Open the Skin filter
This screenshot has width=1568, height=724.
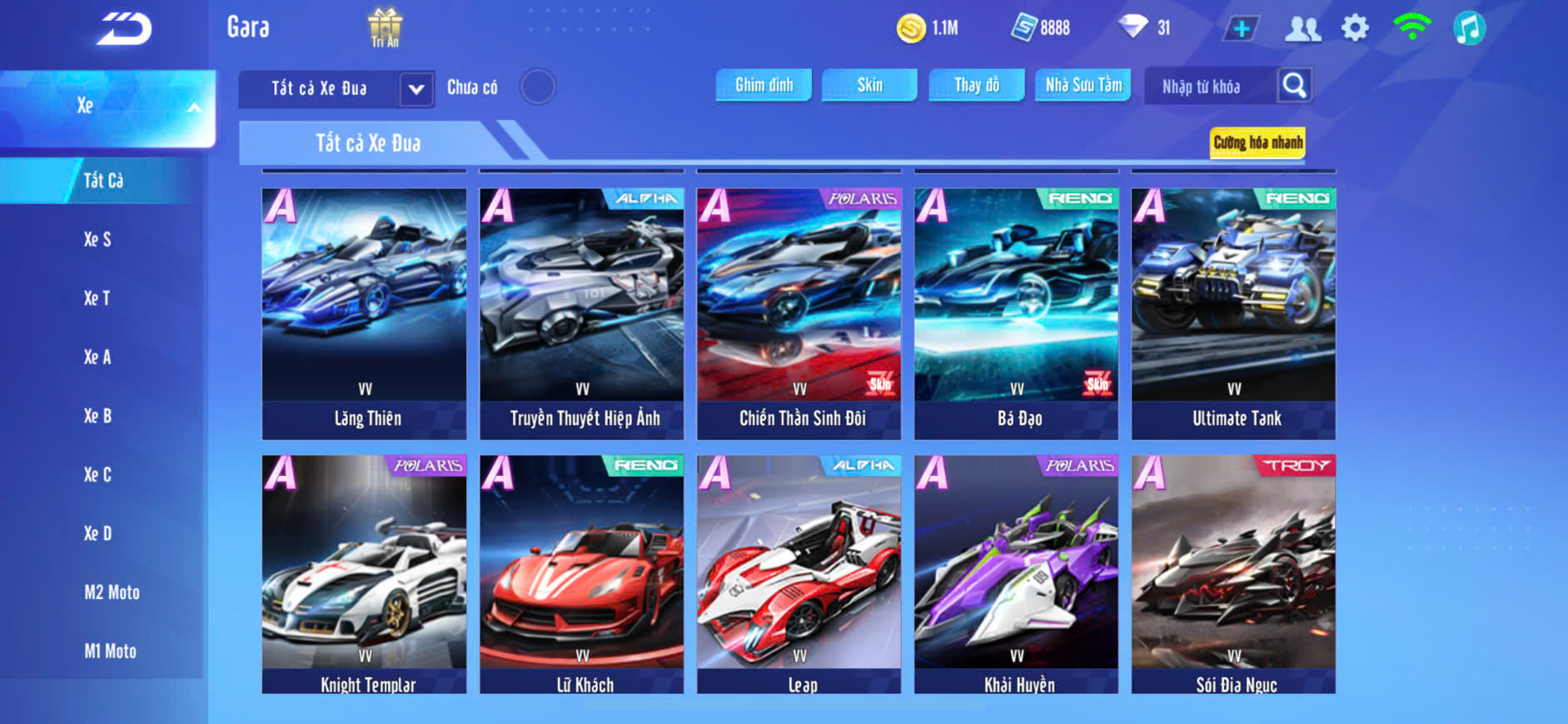(869, 85)
